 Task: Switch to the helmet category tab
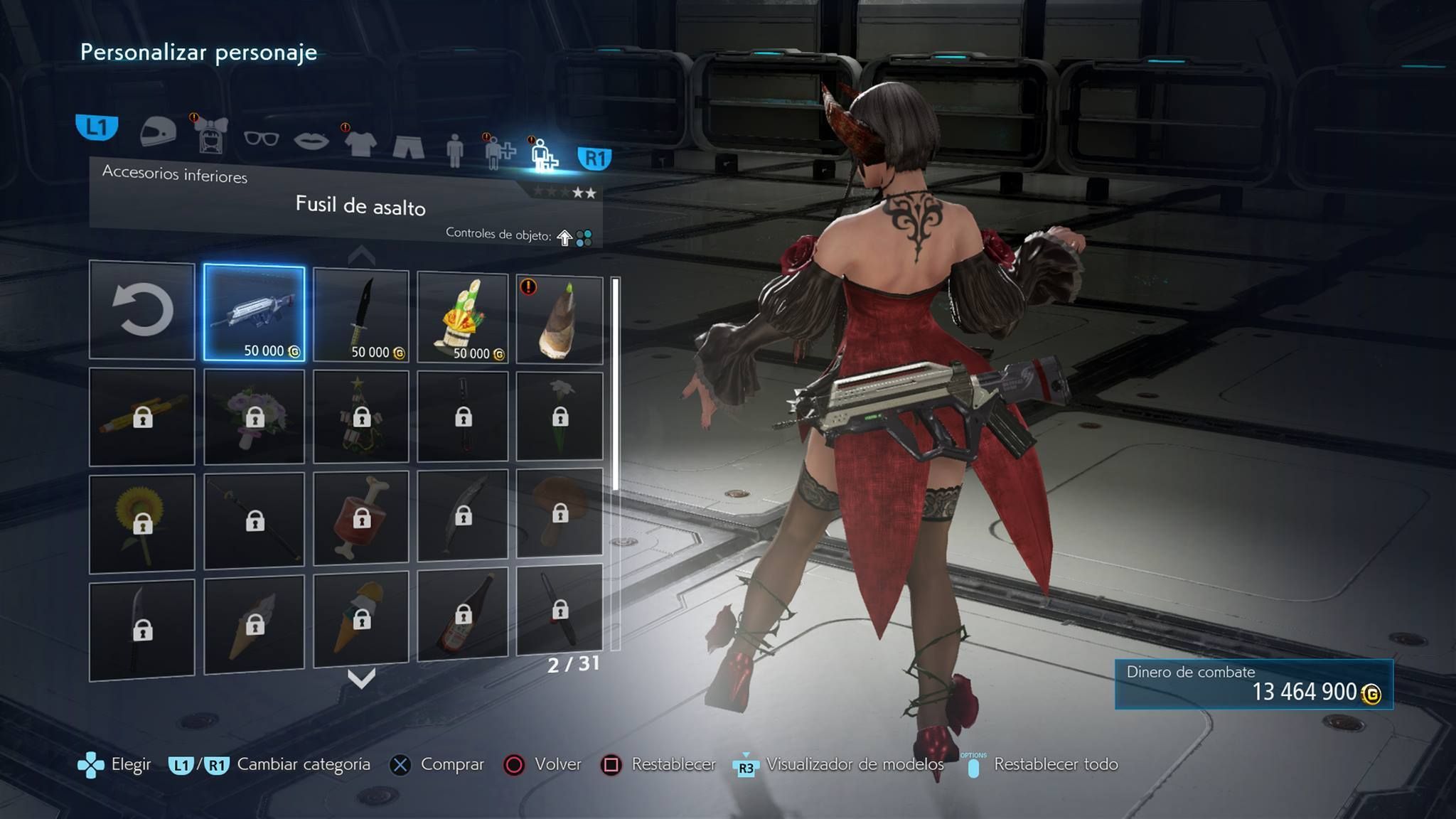pyautogui.click(x=158, y=132)
